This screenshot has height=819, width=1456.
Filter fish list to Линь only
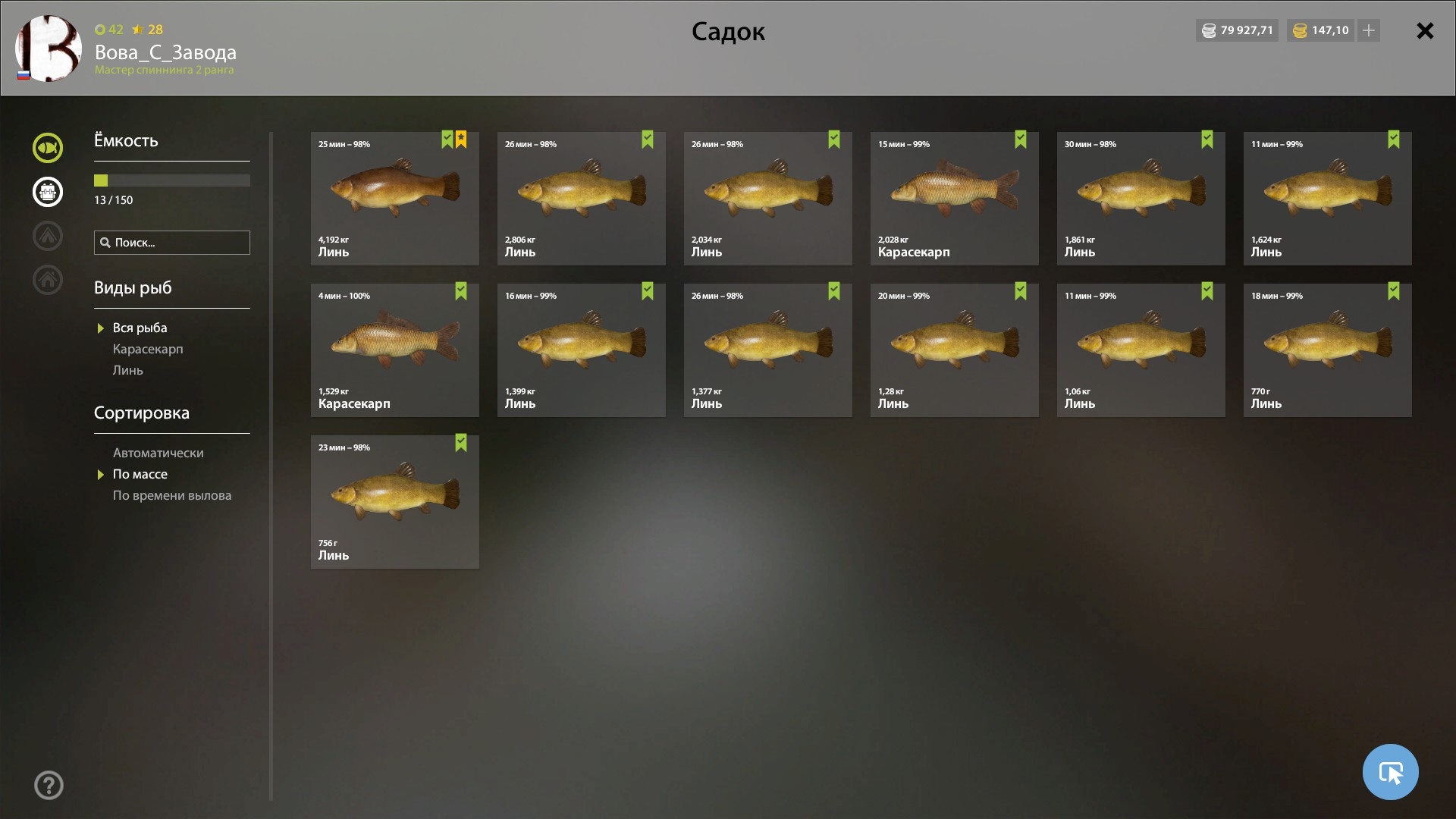pyautogui.click(x=127, y=370)
